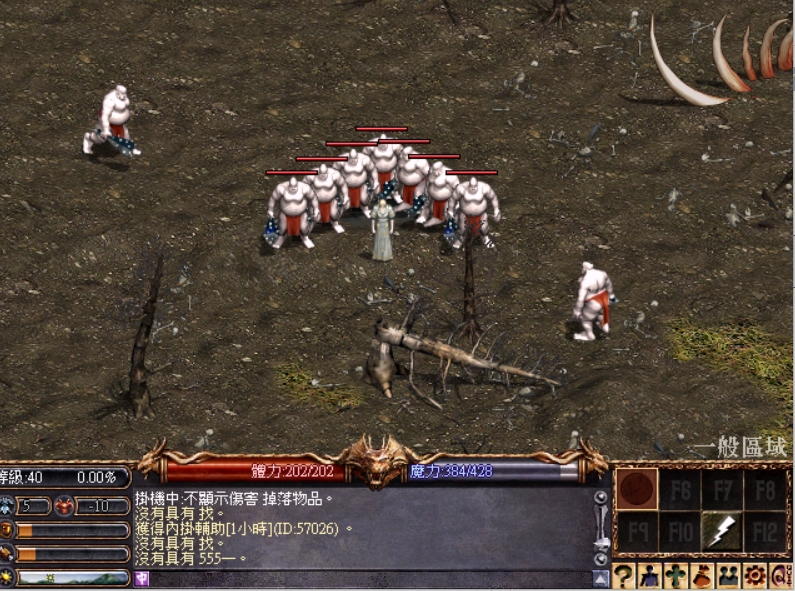Select the F12 hotkey slot

766,533
